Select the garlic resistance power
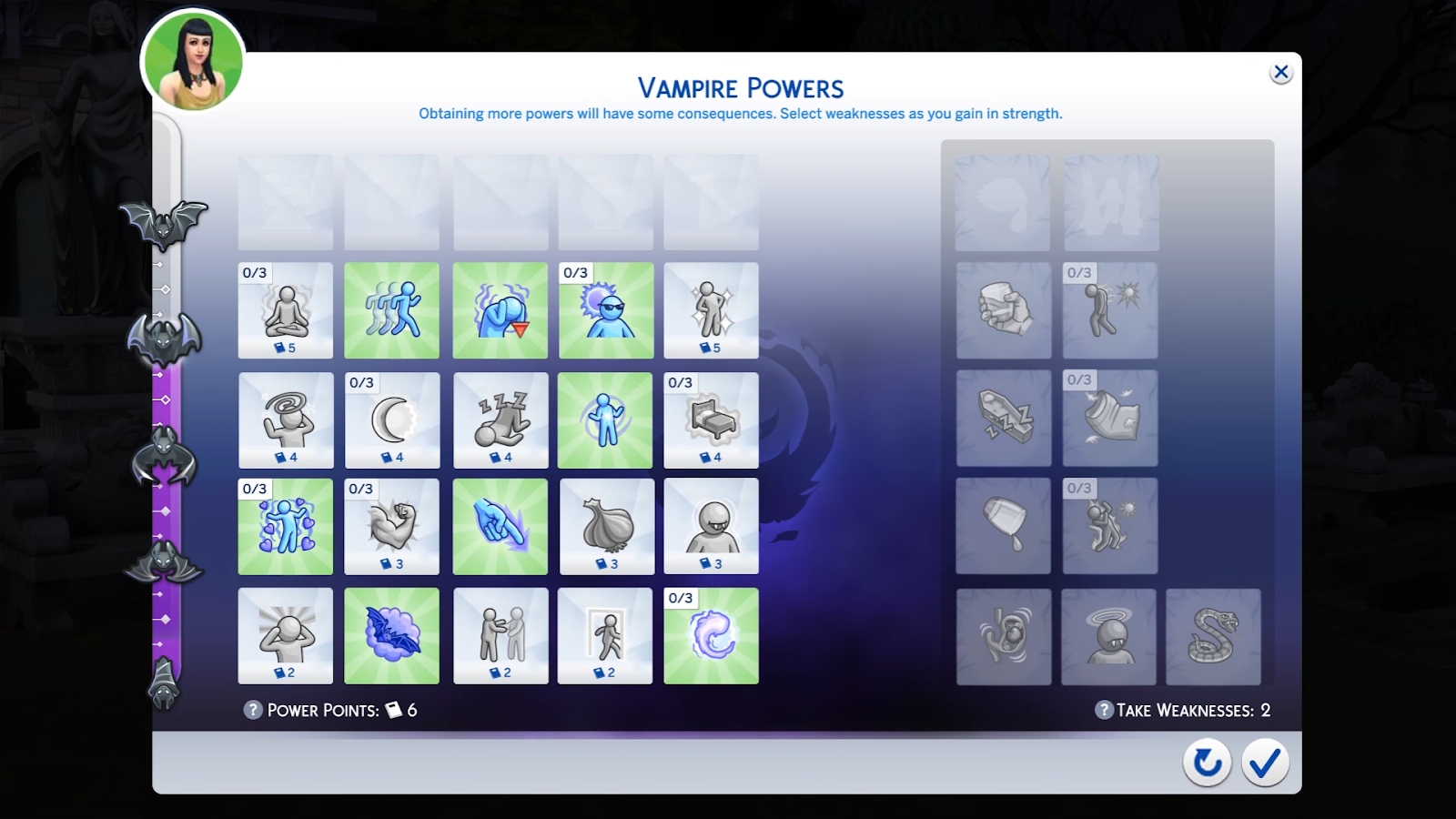 [x=606, y=526]
